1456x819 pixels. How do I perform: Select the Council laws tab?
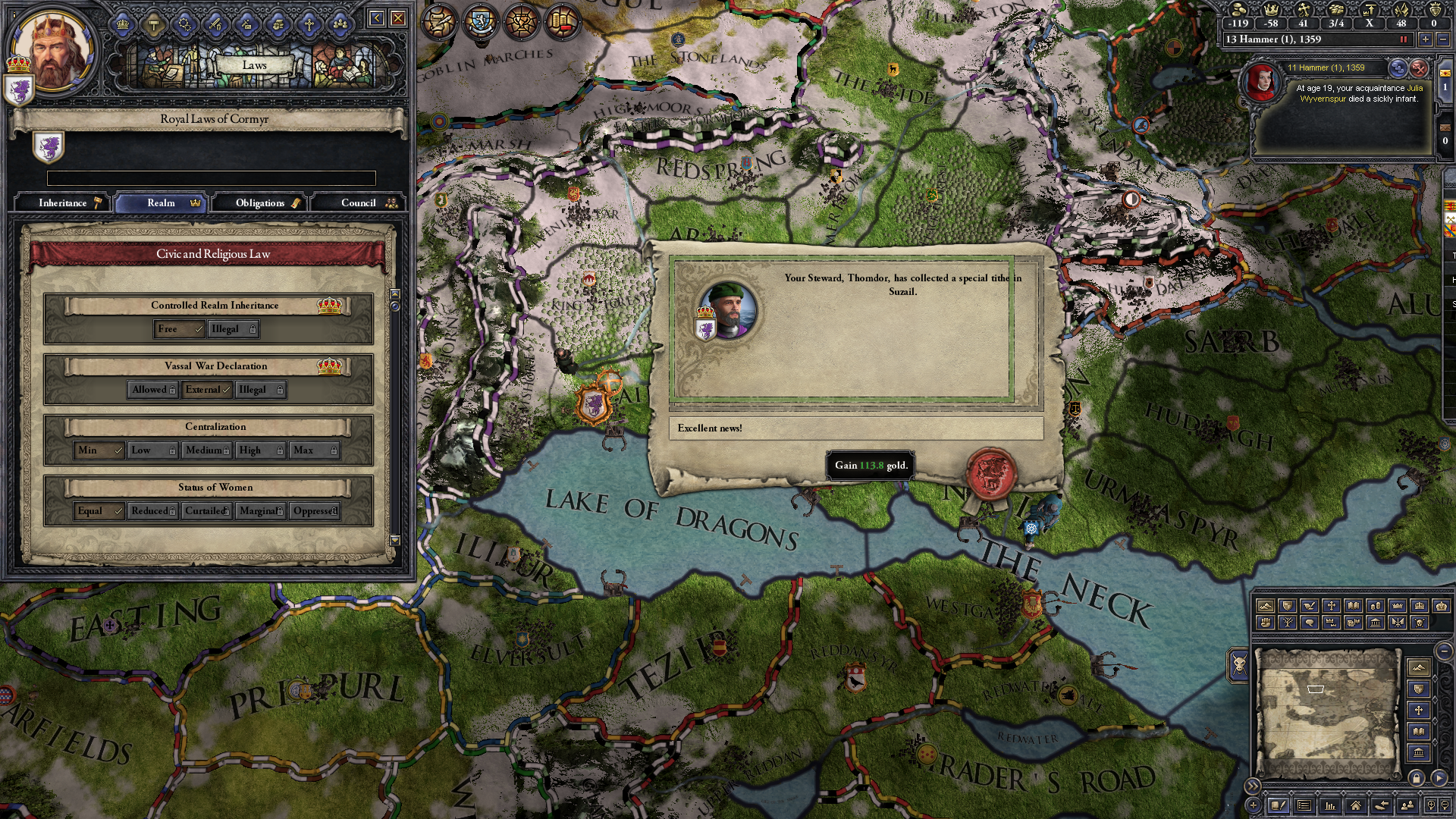coord(359,203)
